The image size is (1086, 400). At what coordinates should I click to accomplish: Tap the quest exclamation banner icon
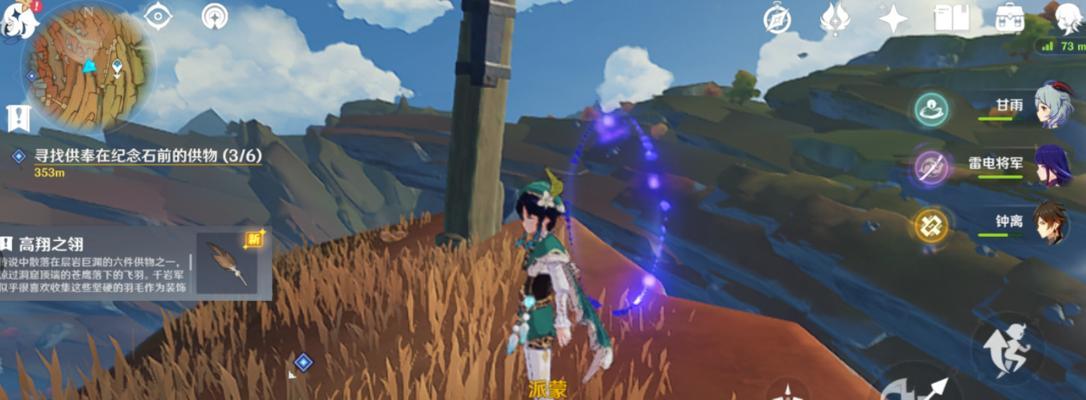(x=17, y=118)
